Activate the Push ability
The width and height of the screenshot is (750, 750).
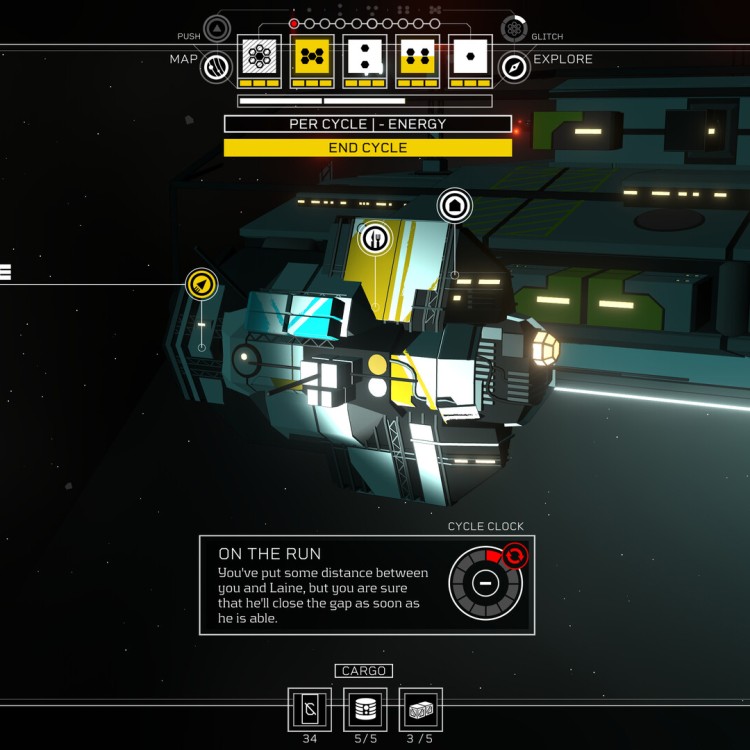217,28
